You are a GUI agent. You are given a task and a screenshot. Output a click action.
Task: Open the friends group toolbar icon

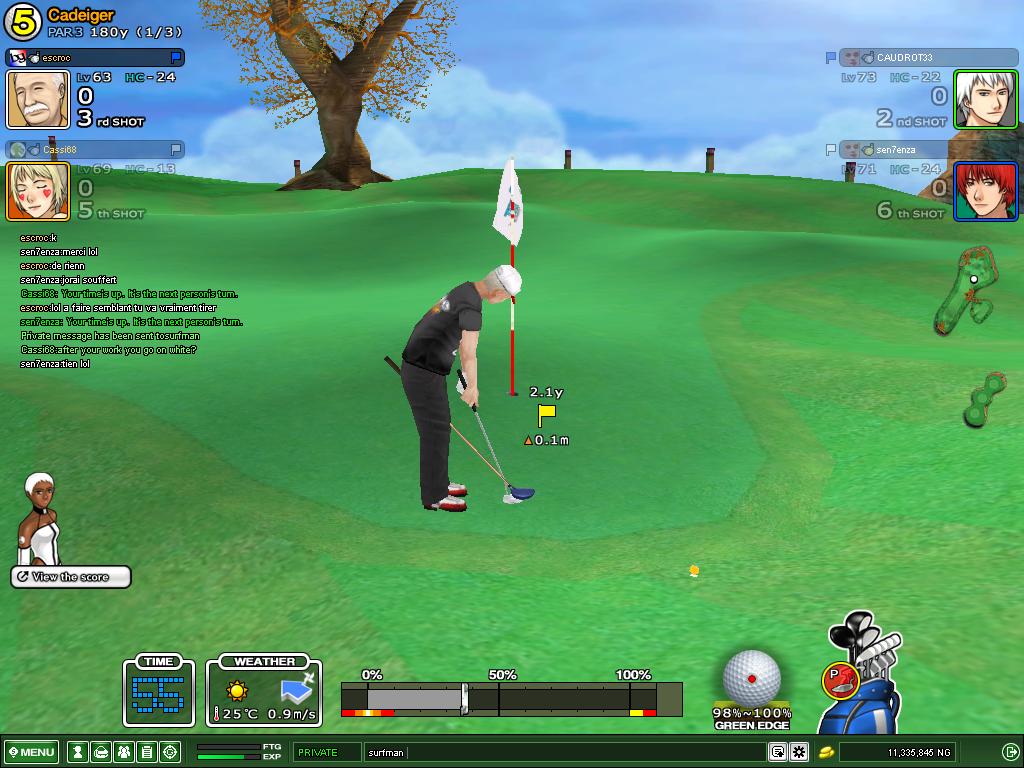tap(123, 752)
